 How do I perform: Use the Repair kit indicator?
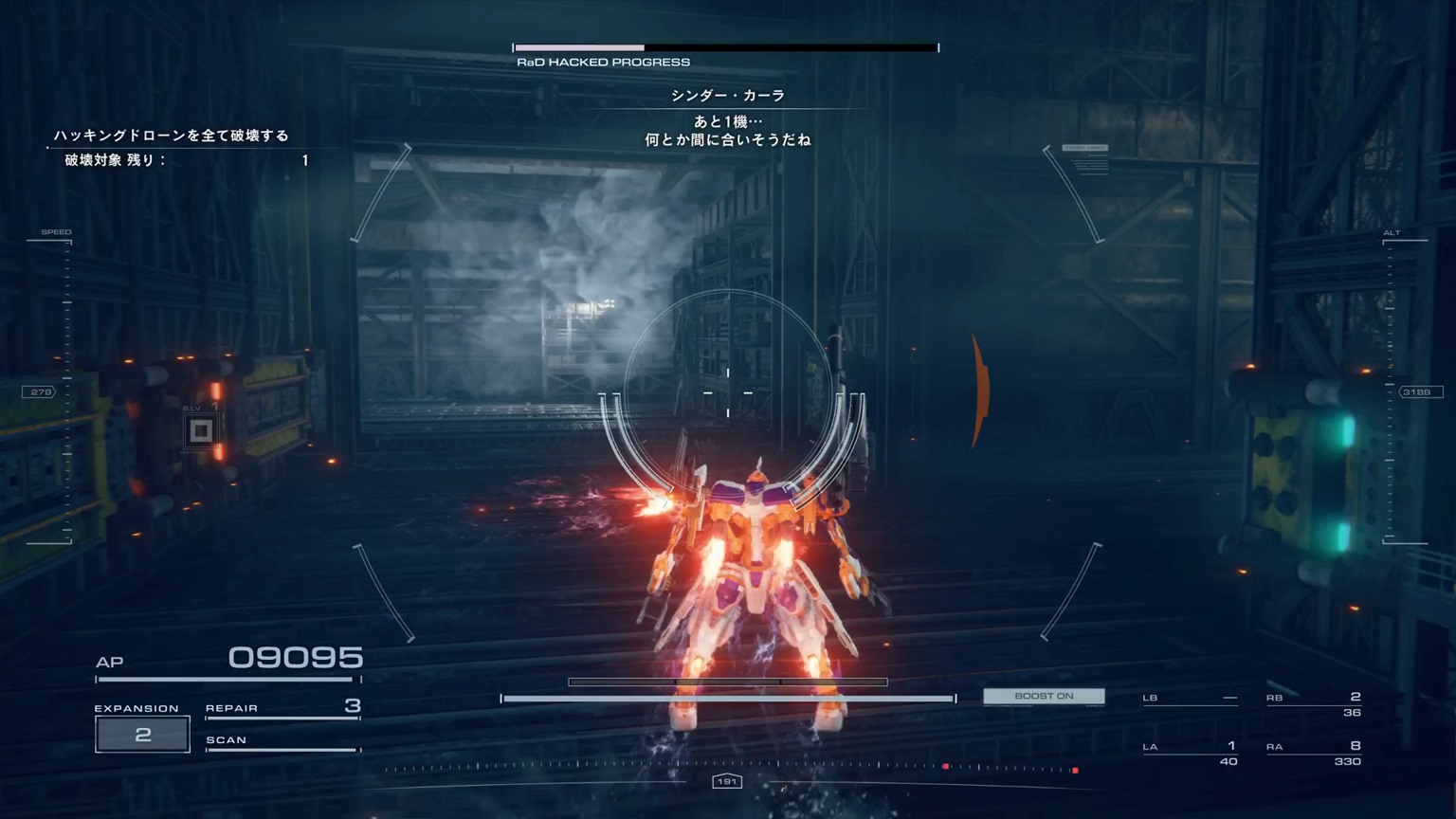(x=282, y=708)
